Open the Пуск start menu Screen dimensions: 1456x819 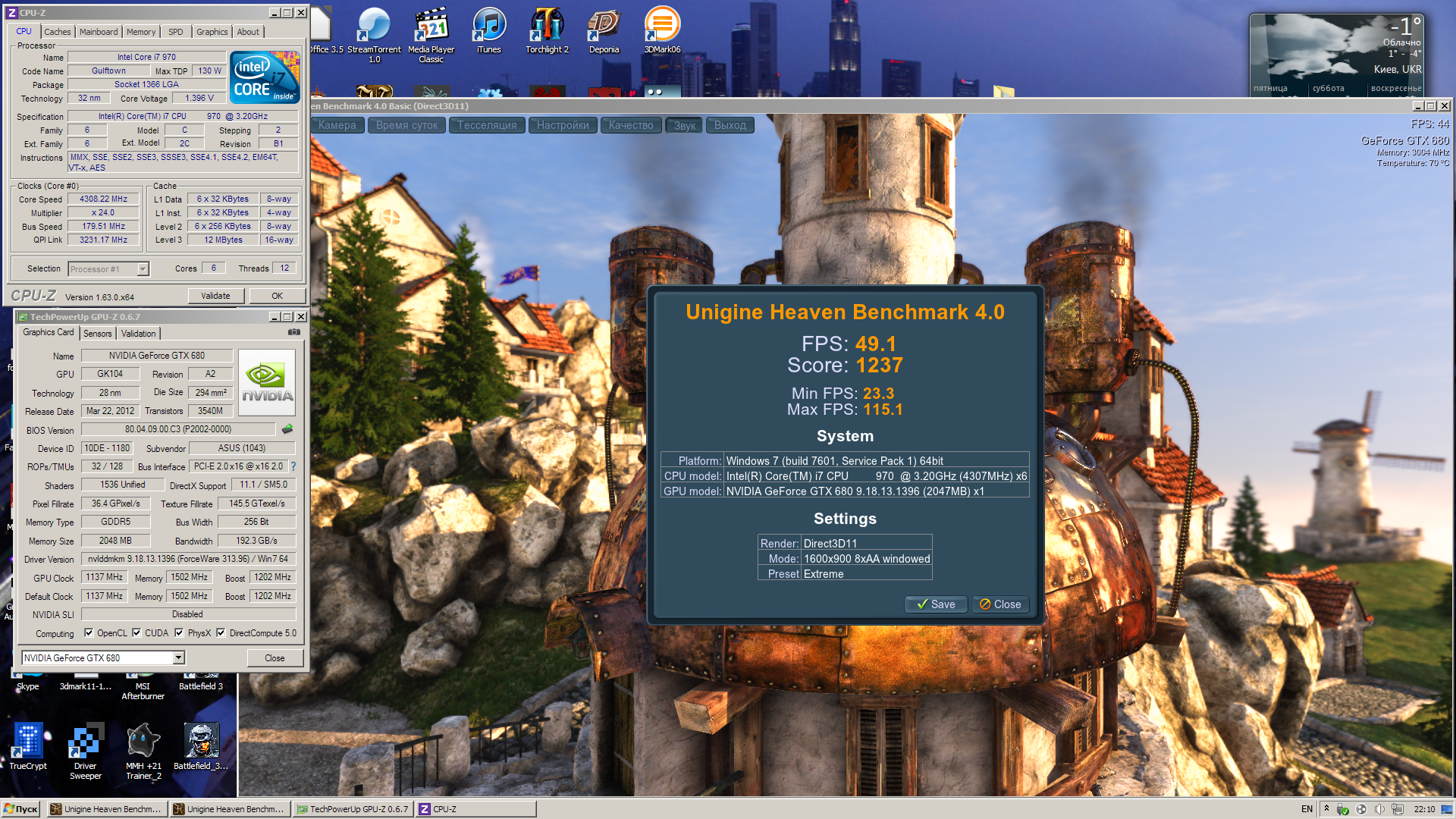click(21, 809)
